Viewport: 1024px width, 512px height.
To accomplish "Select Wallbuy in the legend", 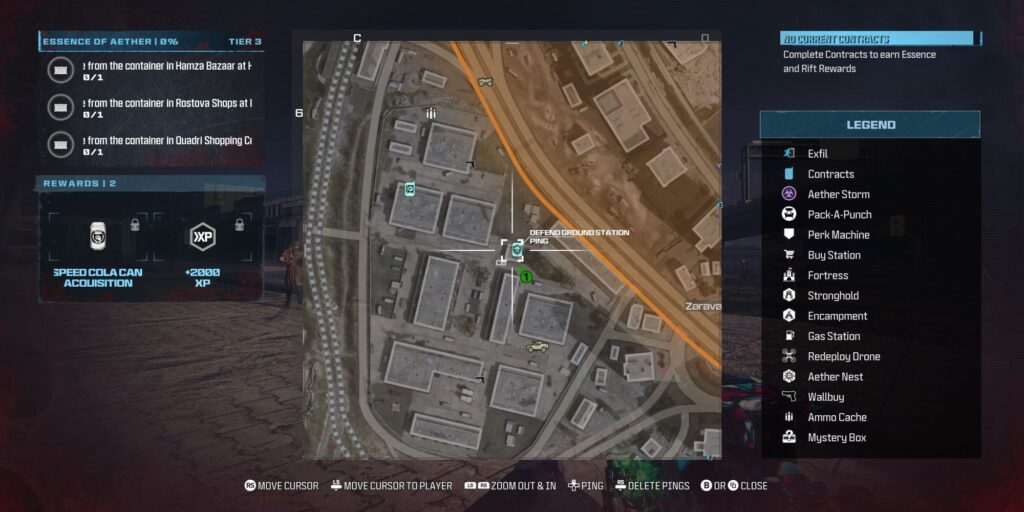I will point(826,397).
